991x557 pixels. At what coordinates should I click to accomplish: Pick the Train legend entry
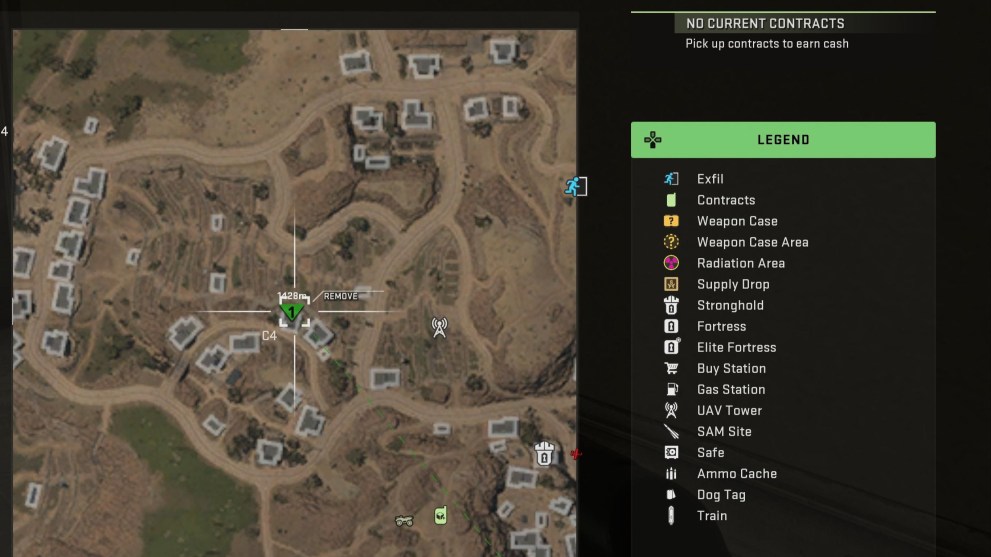pyautogui.click(x=711, y=515)
